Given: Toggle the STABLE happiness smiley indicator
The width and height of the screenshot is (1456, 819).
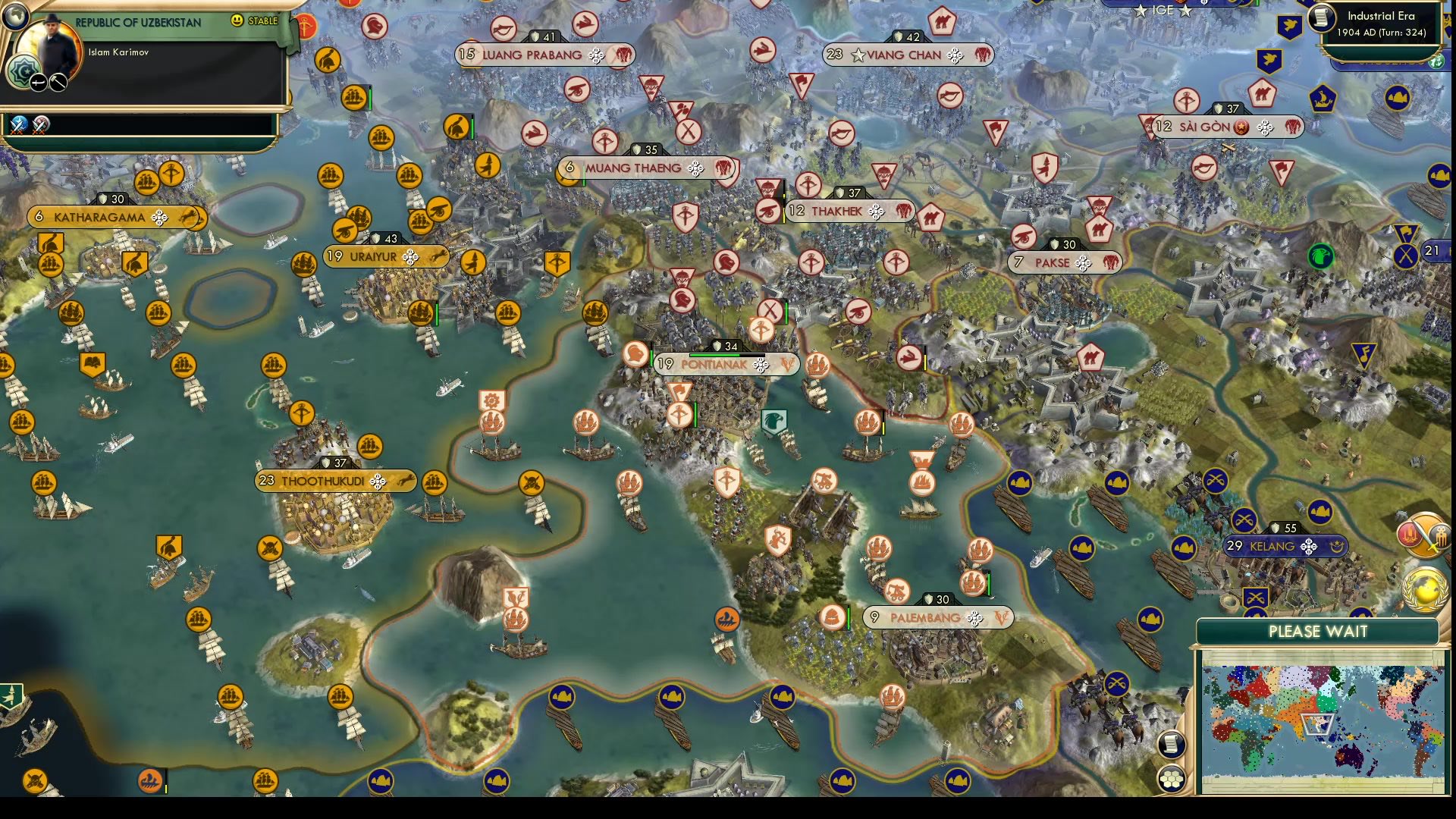Looking at the screenshot, I should point(237,20).
